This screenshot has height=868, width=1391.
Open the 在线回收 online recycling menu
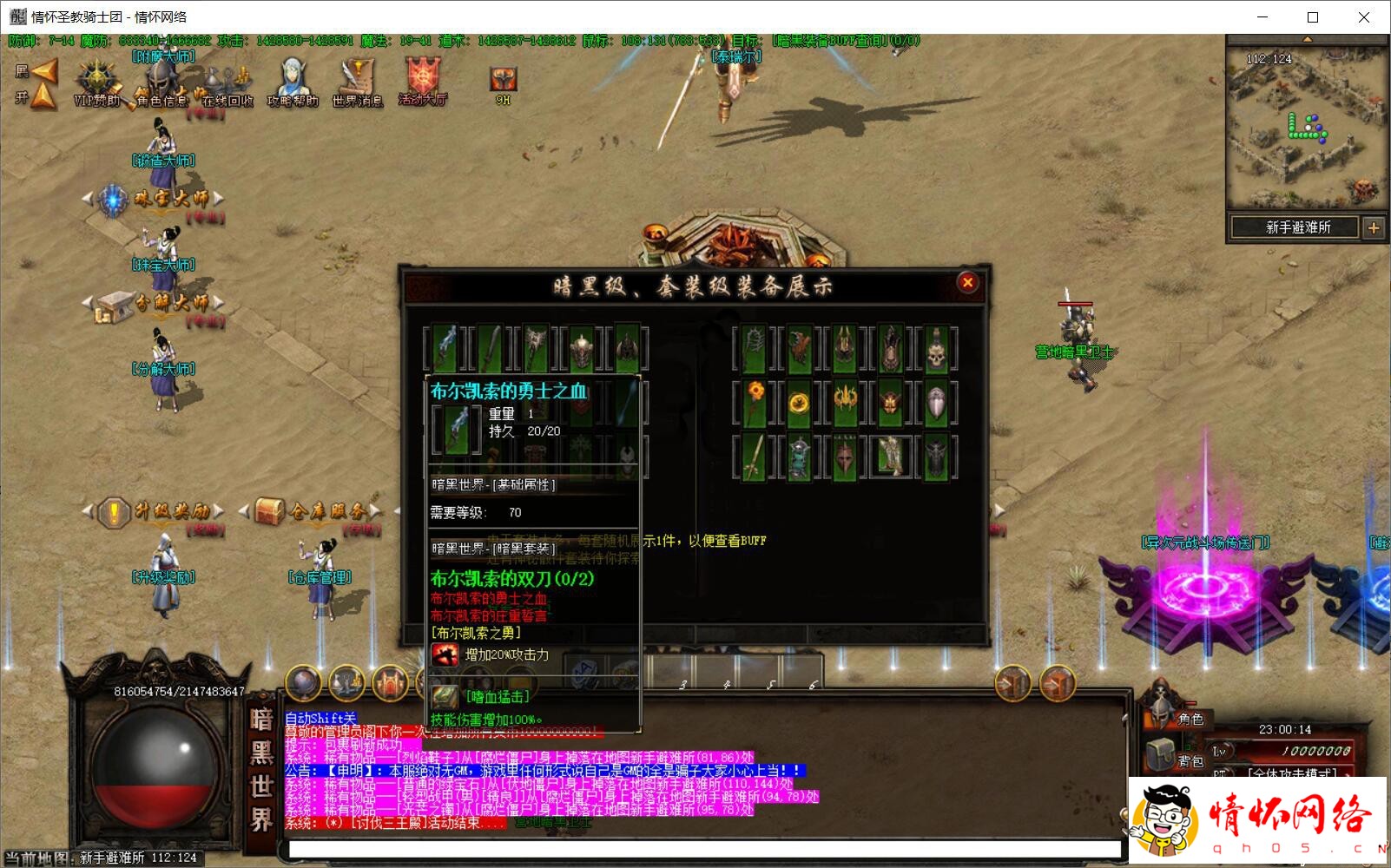tap(227, 83)
